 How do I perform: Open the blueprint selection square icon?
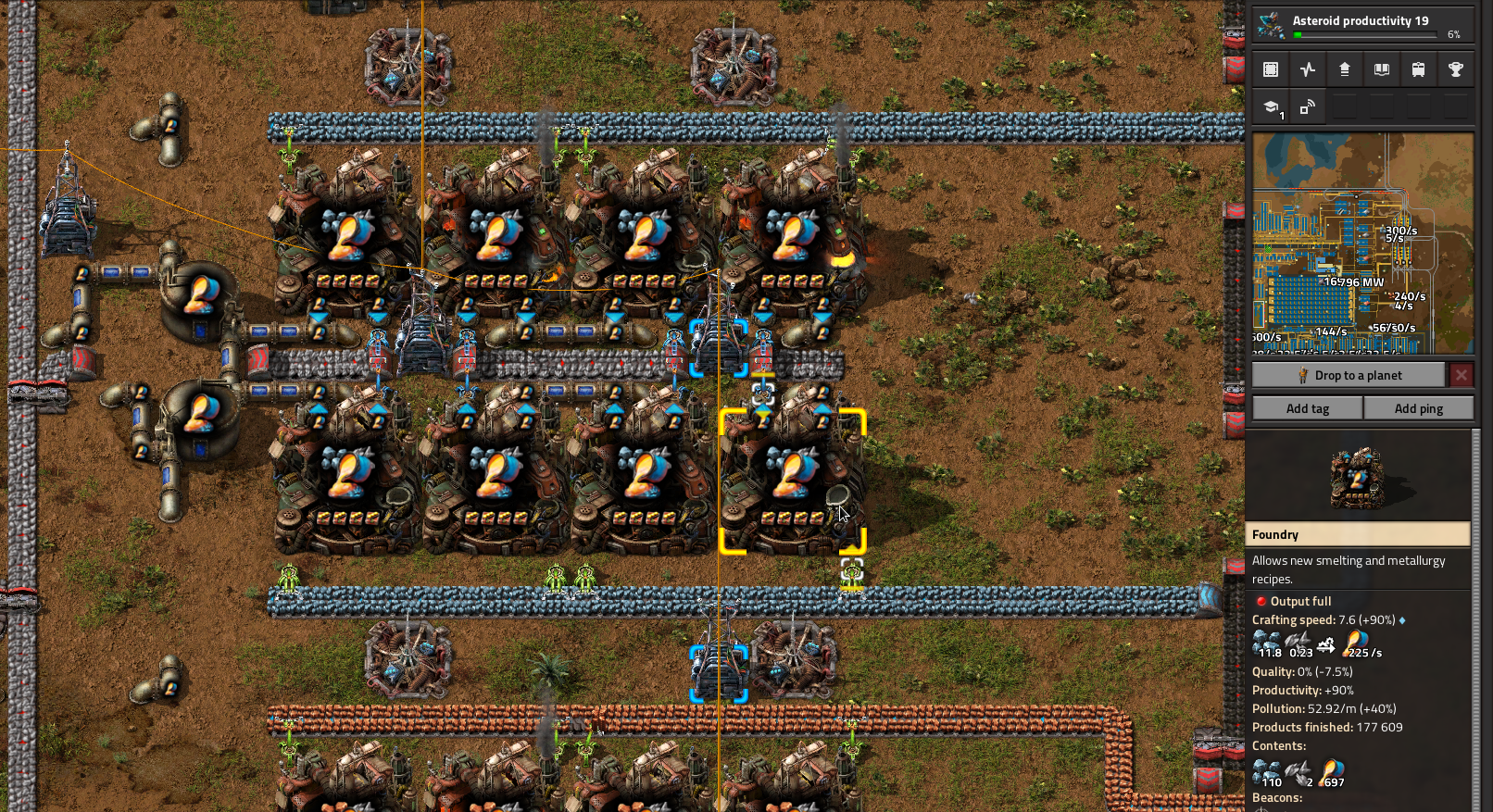coord(1272,69)
